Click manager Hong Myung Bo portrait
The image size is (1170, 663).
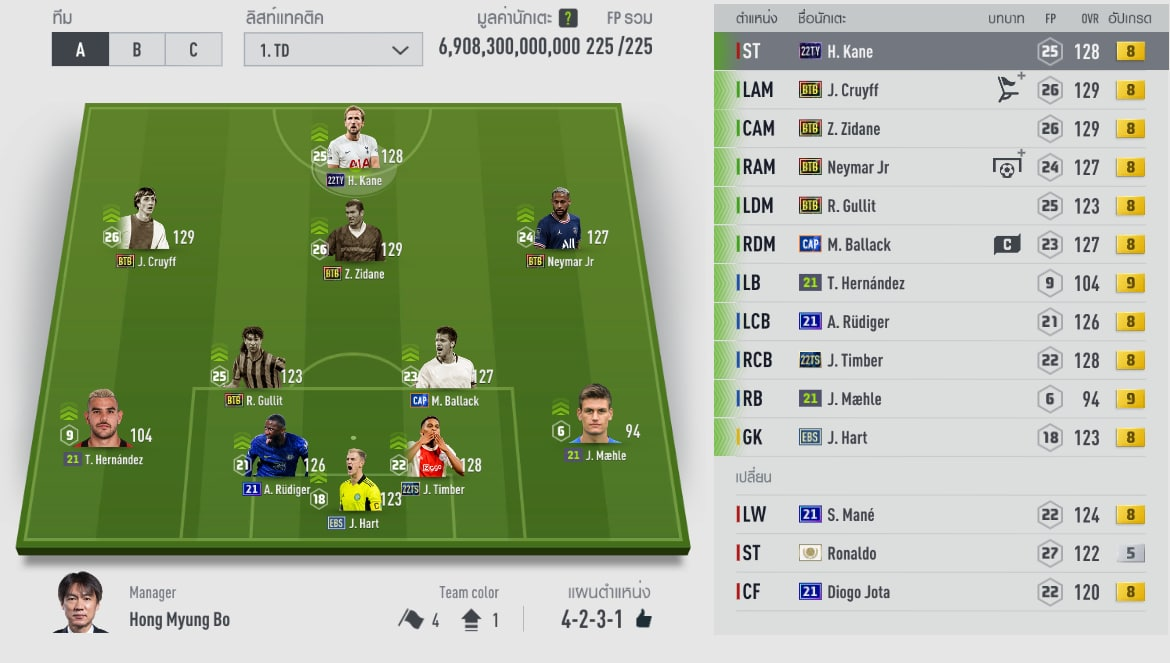[x=81, y=602]
